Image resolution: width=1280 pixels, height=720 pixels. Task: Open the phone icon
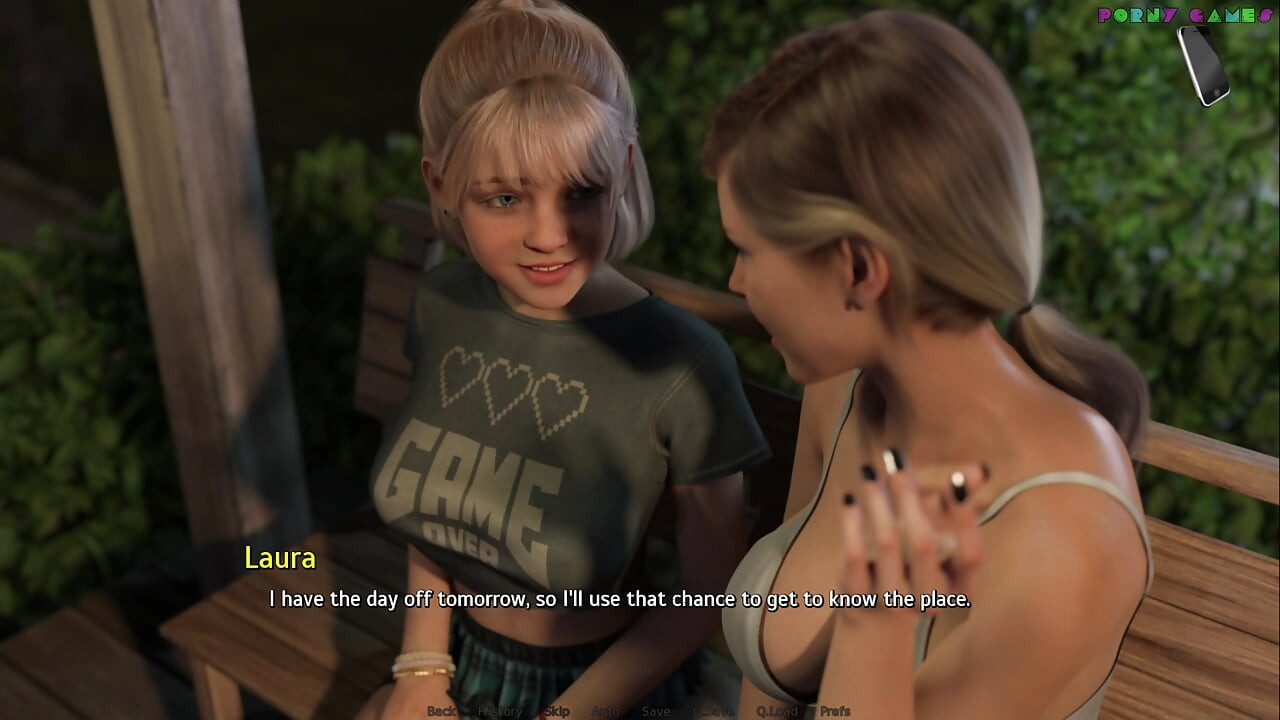click(x=1202, y=64)
